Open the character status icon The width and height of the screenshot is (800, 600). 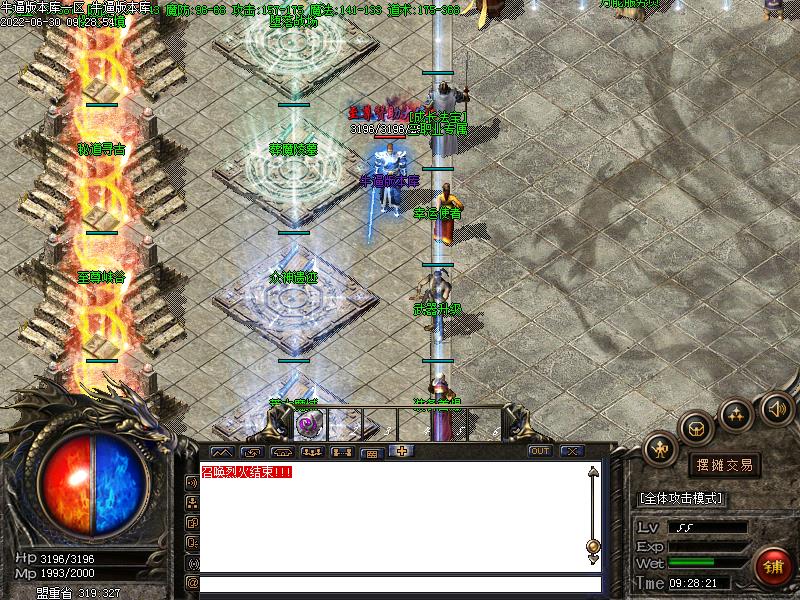(659, 449)
